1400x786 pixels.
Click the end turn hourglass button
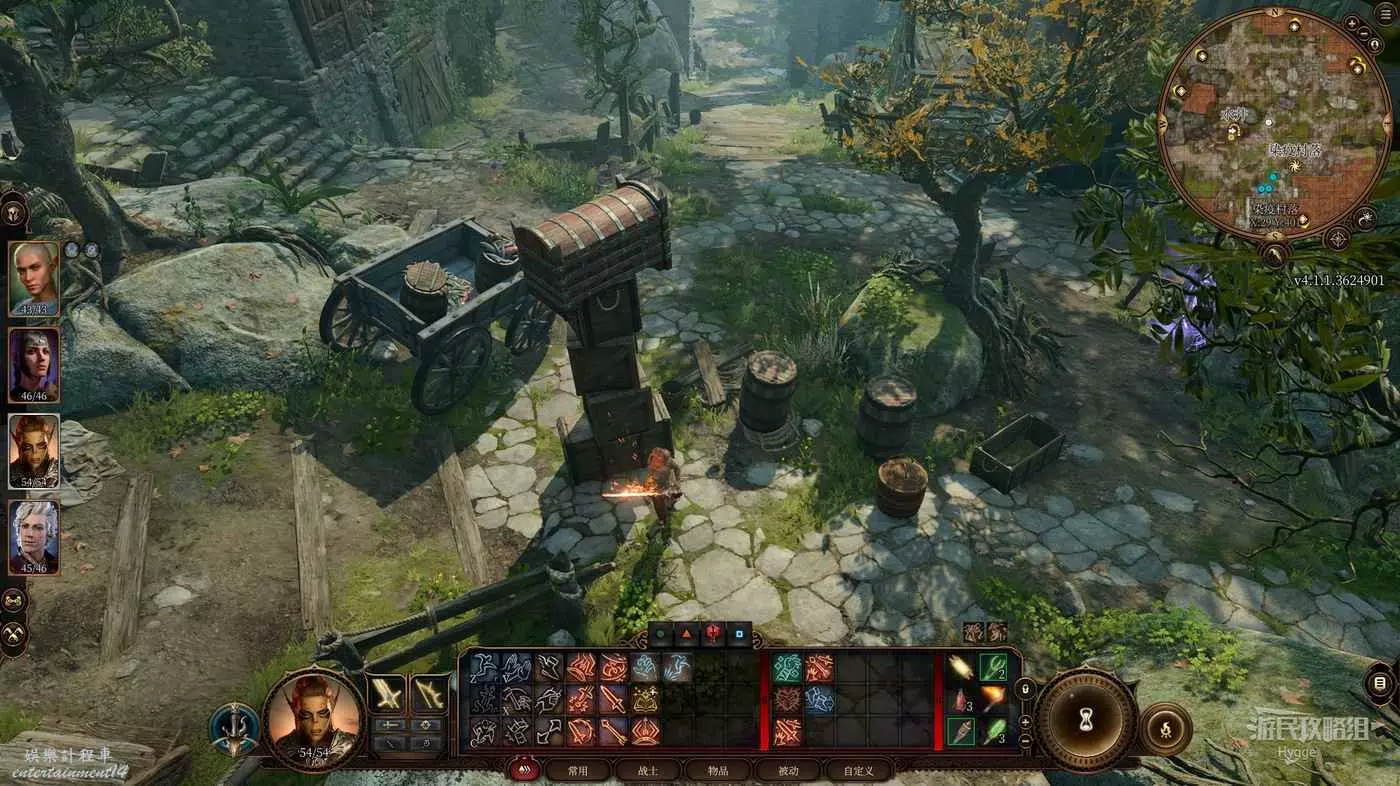tap(1084, 717)
